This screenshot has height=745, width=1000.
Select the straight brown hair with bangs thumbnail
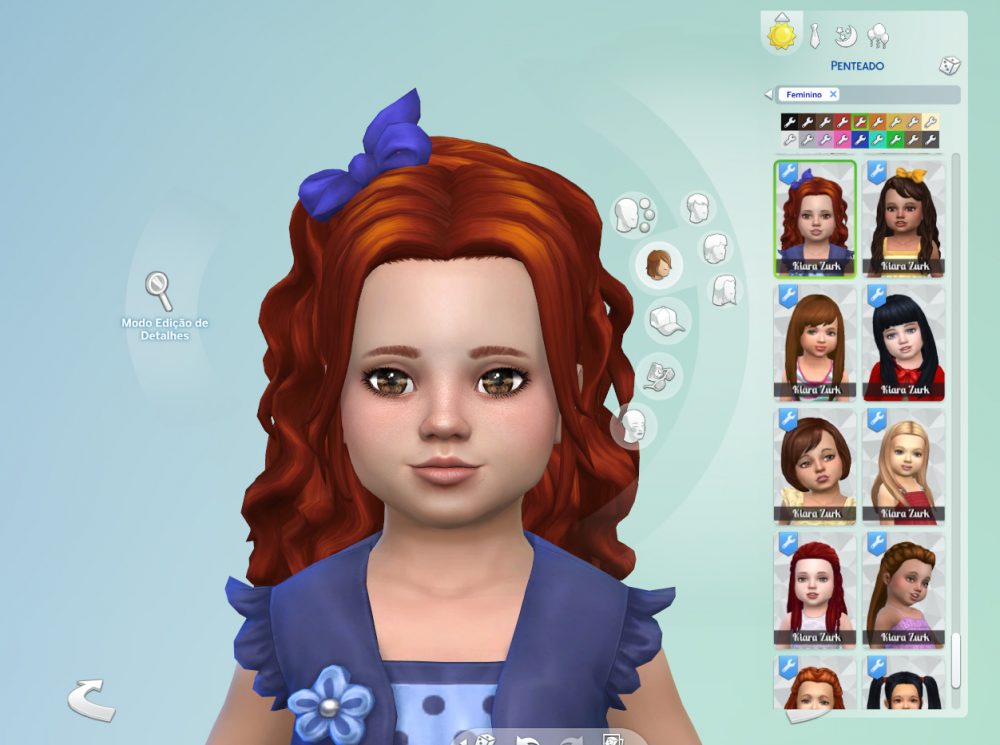click(x=814, y=342)
